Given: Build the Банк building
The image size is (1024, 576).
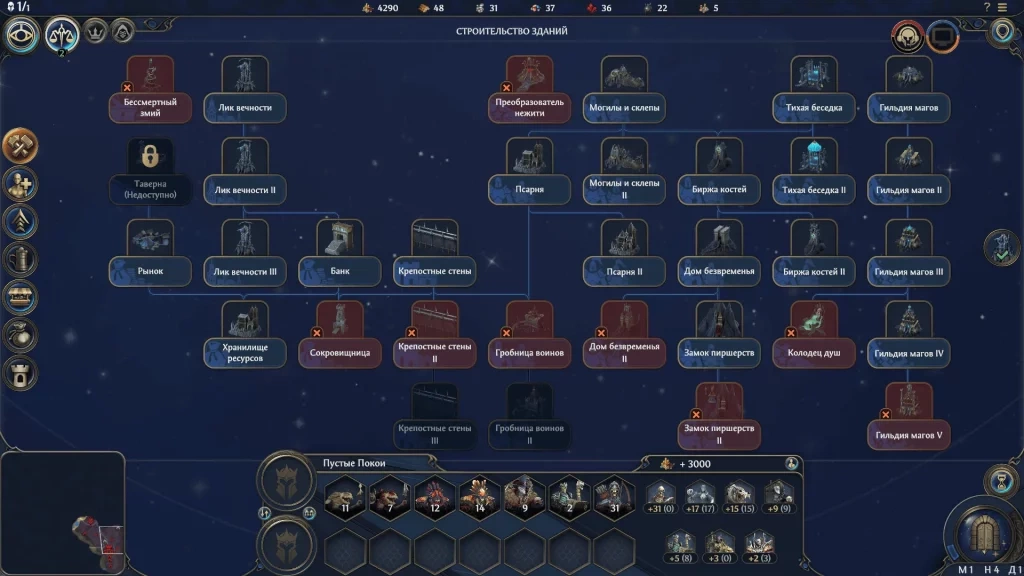Looking at the screenshot, I should 340,255.
